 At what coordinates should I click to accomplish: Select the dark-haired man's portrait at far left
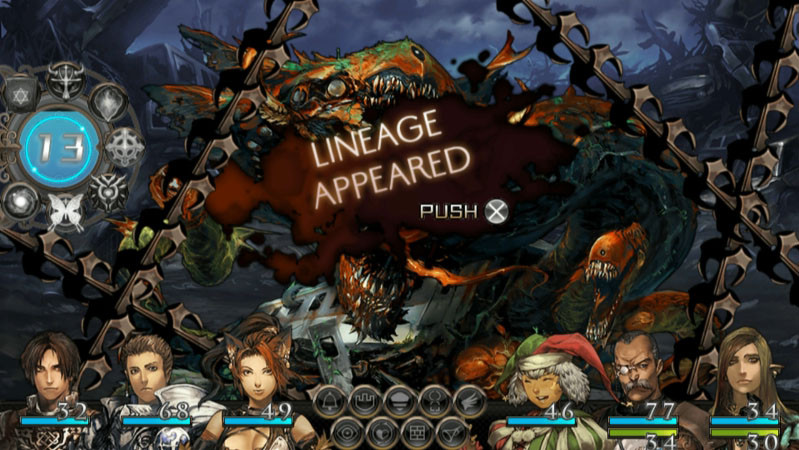click(50, 375)
